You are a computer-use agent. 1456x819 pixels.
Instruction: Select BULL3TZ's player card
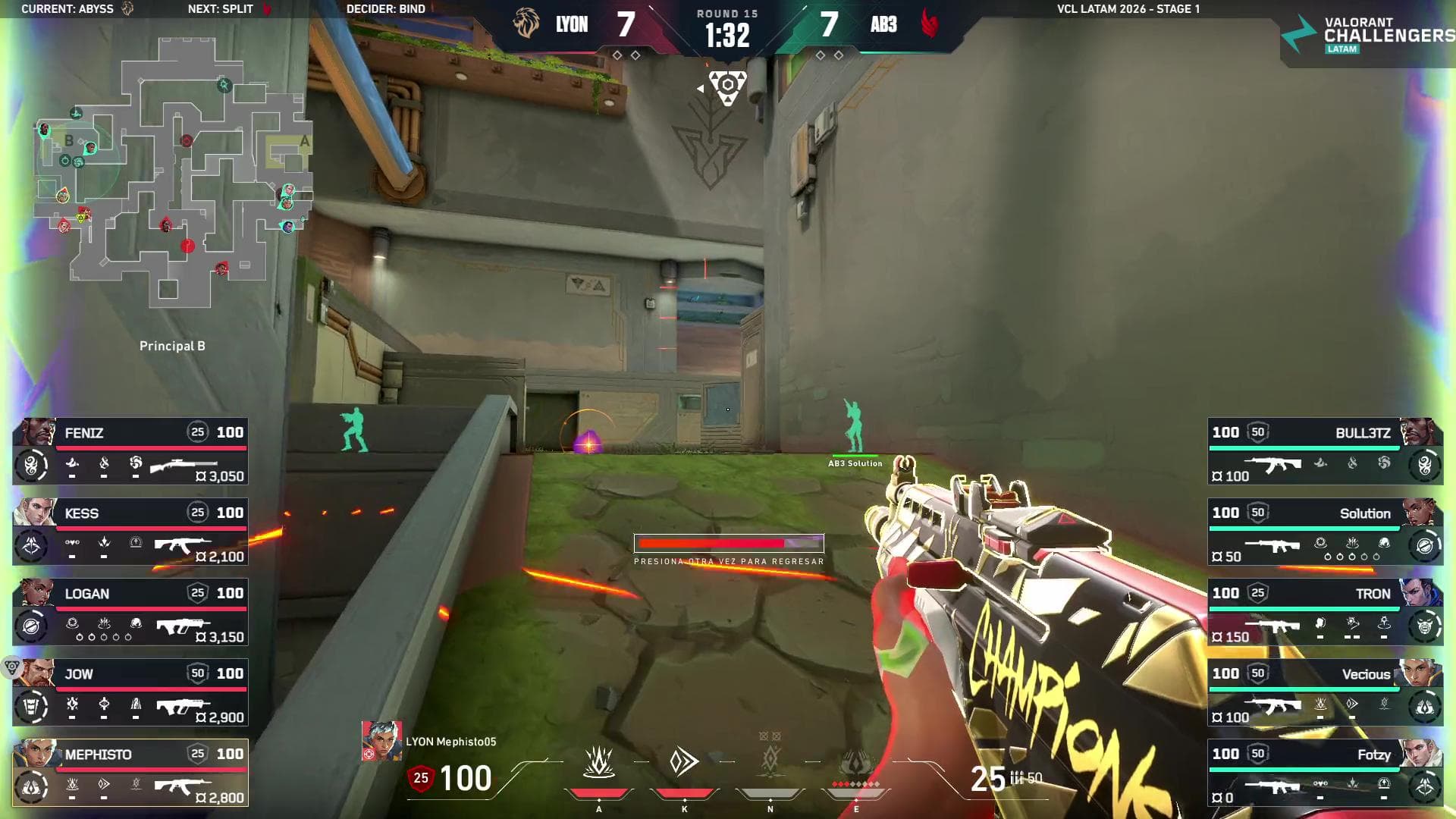click(1325, 451)
